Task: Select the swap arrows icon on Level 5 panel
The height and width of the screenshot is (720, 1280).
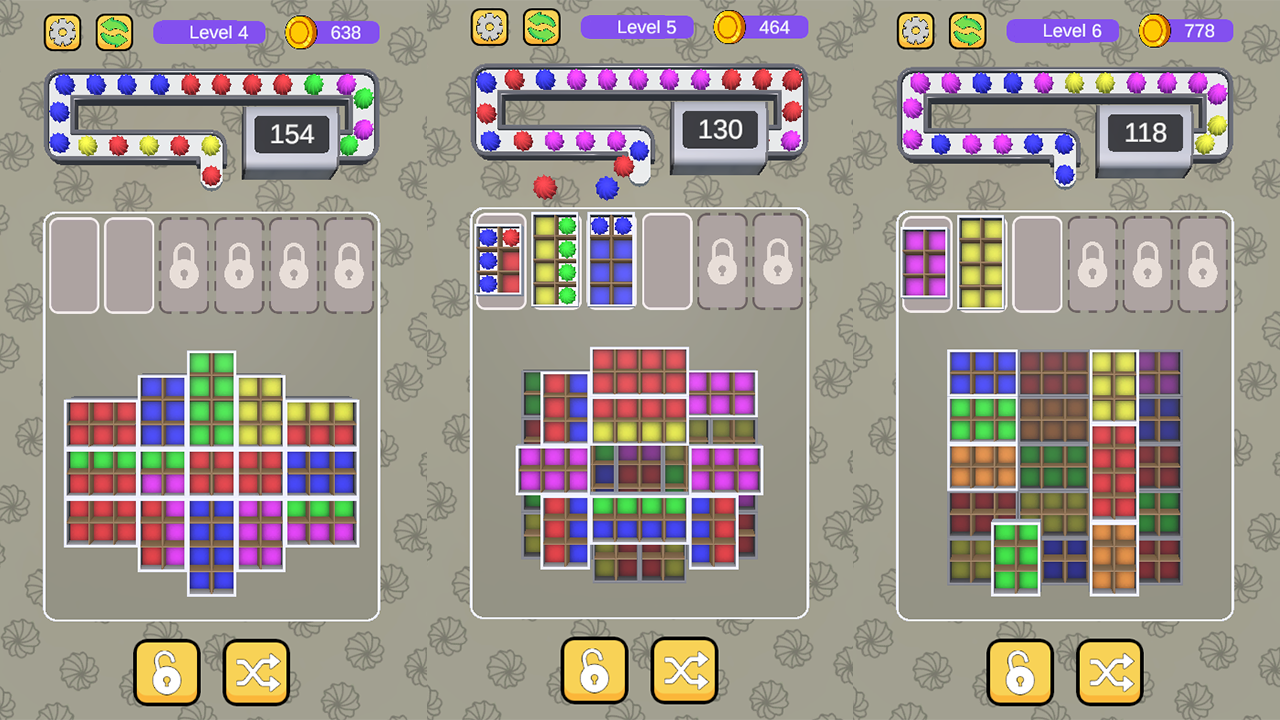Action: coord(543,29)
